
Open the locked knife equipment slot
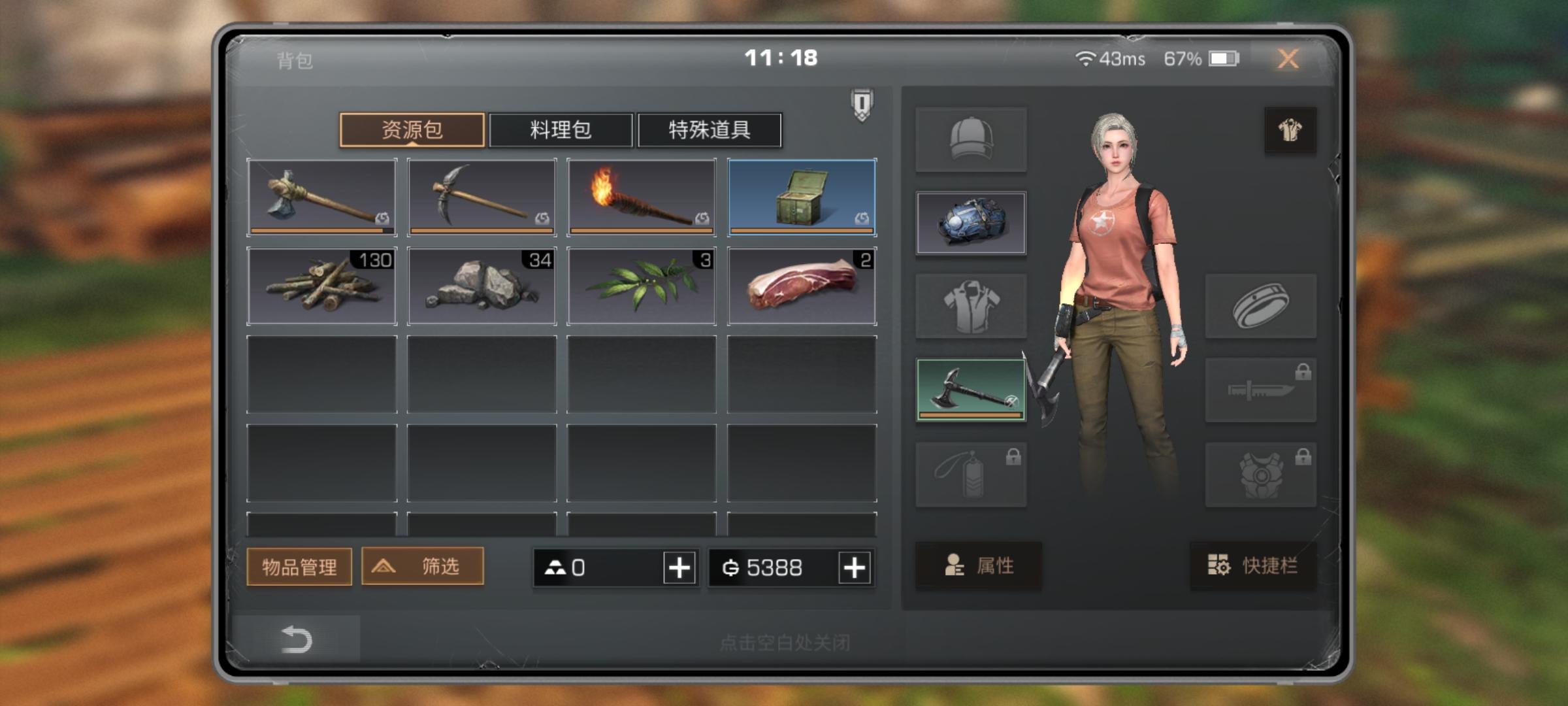click(x=1261, y=390)
